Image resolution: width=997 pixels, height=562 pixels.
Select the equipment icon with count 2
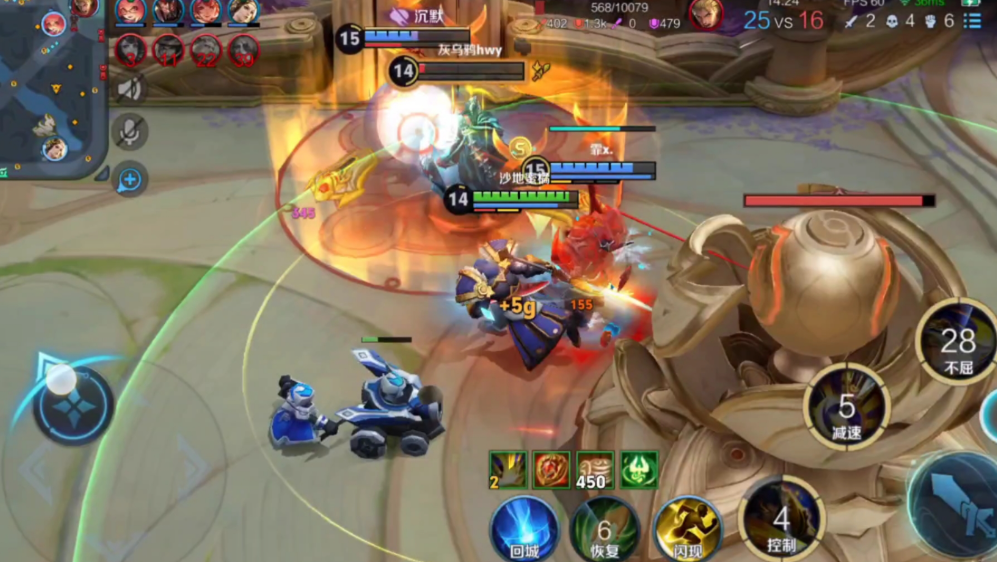pyautogui.click(x=507, y=469)
